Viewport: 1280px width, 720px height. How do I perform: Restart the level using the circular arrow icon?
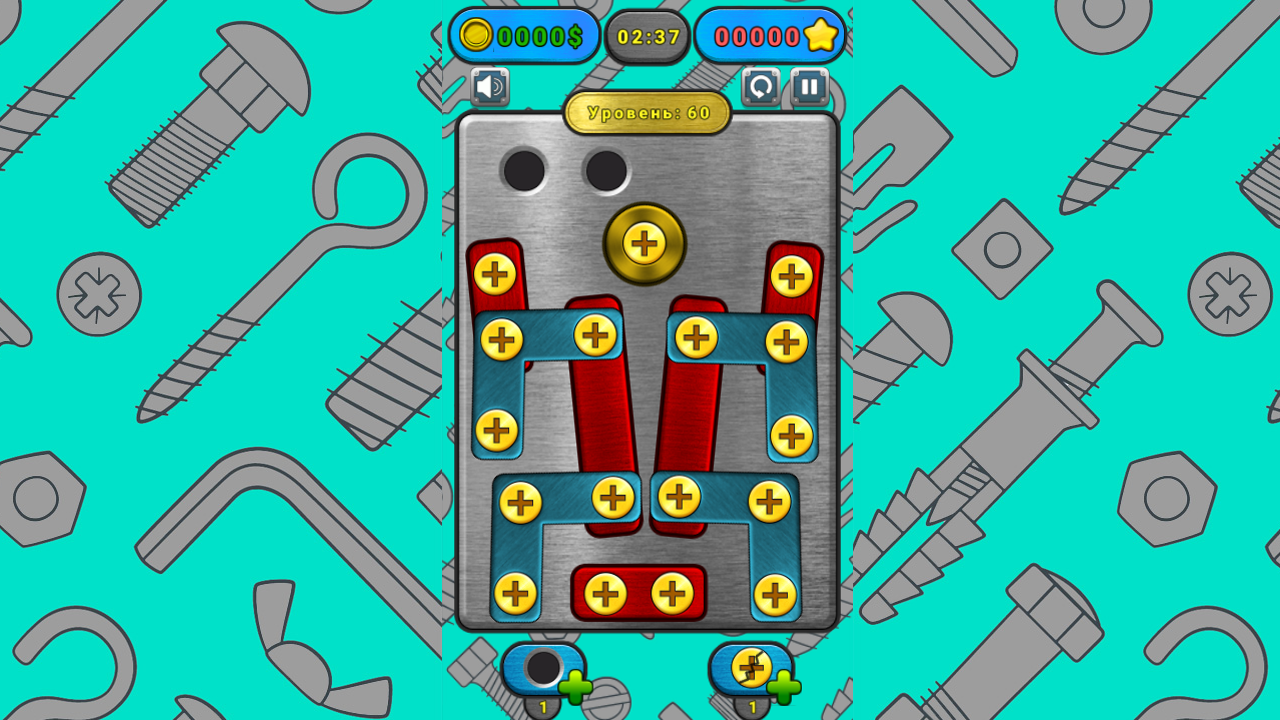(760, 88)
